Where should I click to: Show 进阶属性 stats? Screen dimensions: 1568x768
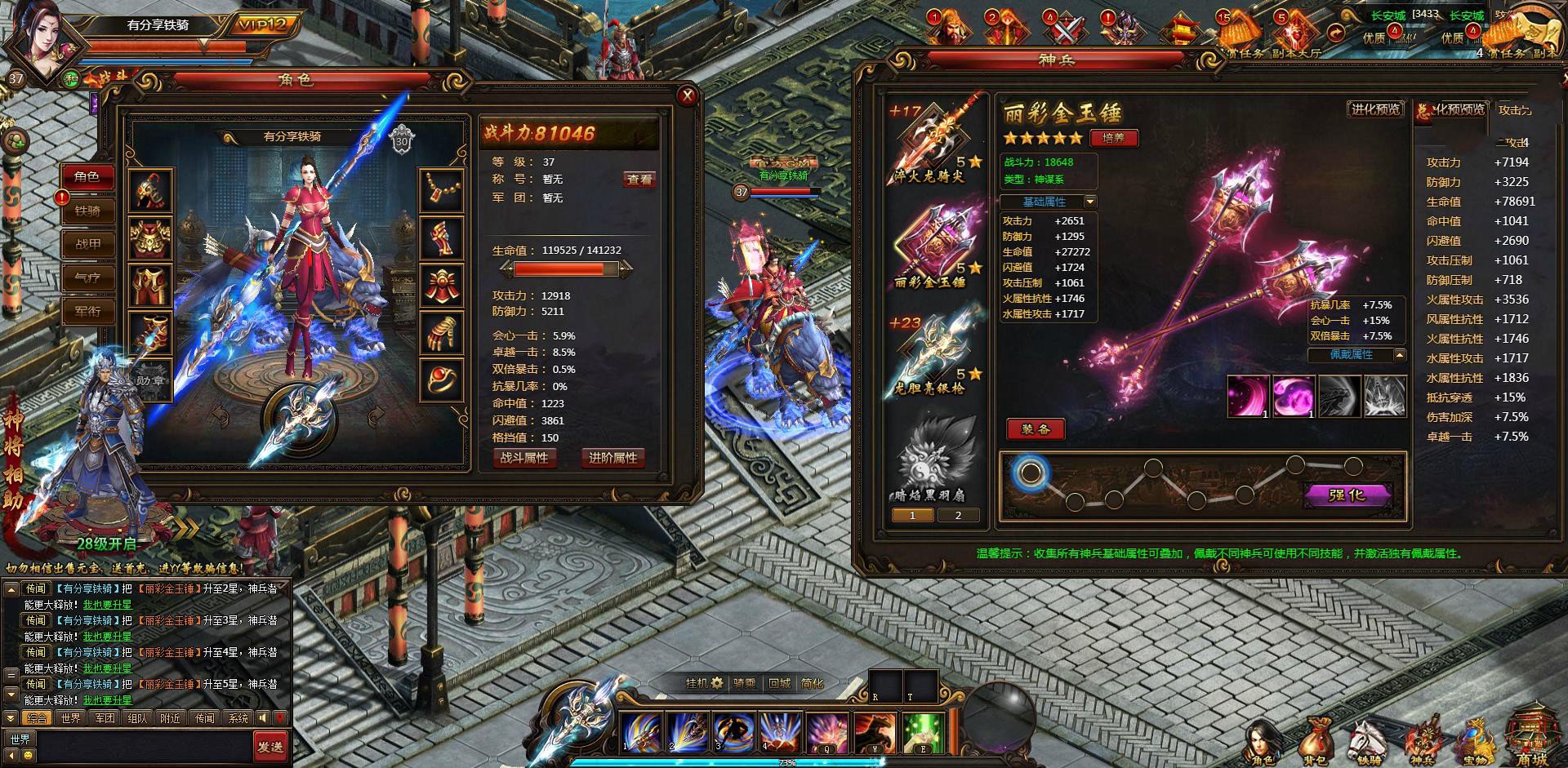click(612, 458)
